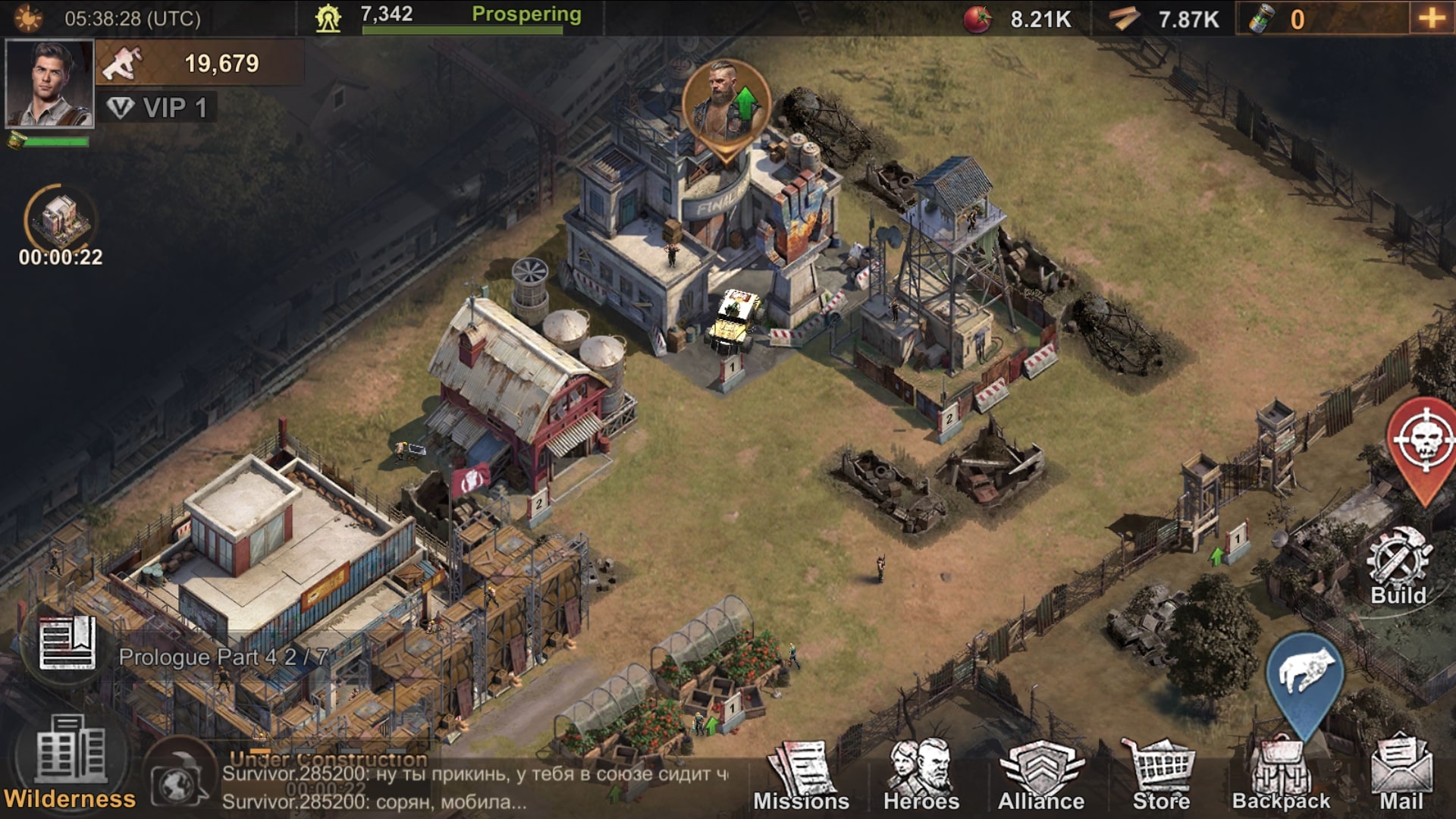
Task: Open the VIP 1 panel
Action: 158,108
